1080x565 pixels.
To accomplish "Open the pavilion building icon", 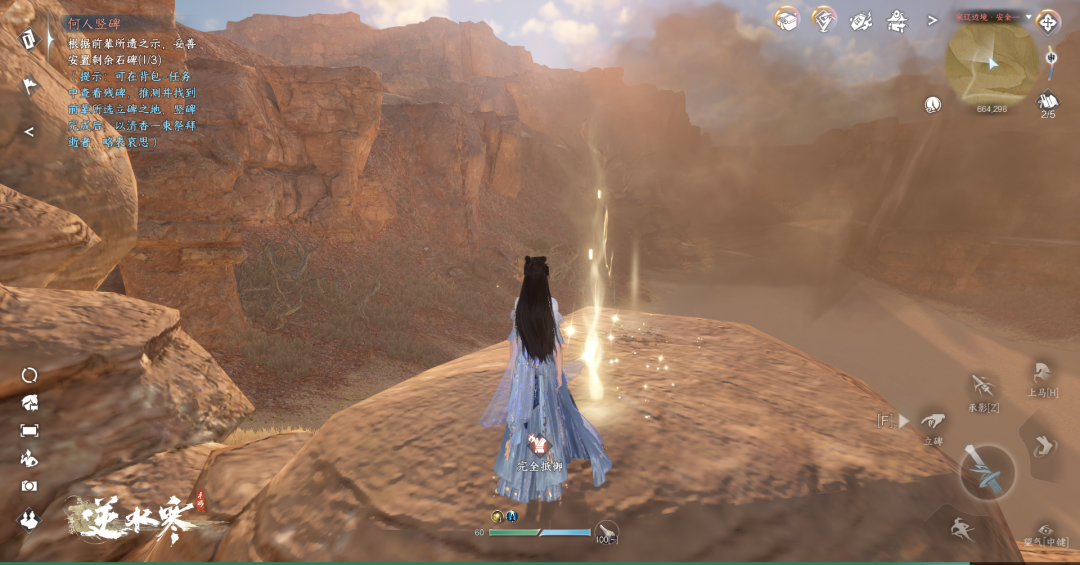I will click(x=897, y=19).
